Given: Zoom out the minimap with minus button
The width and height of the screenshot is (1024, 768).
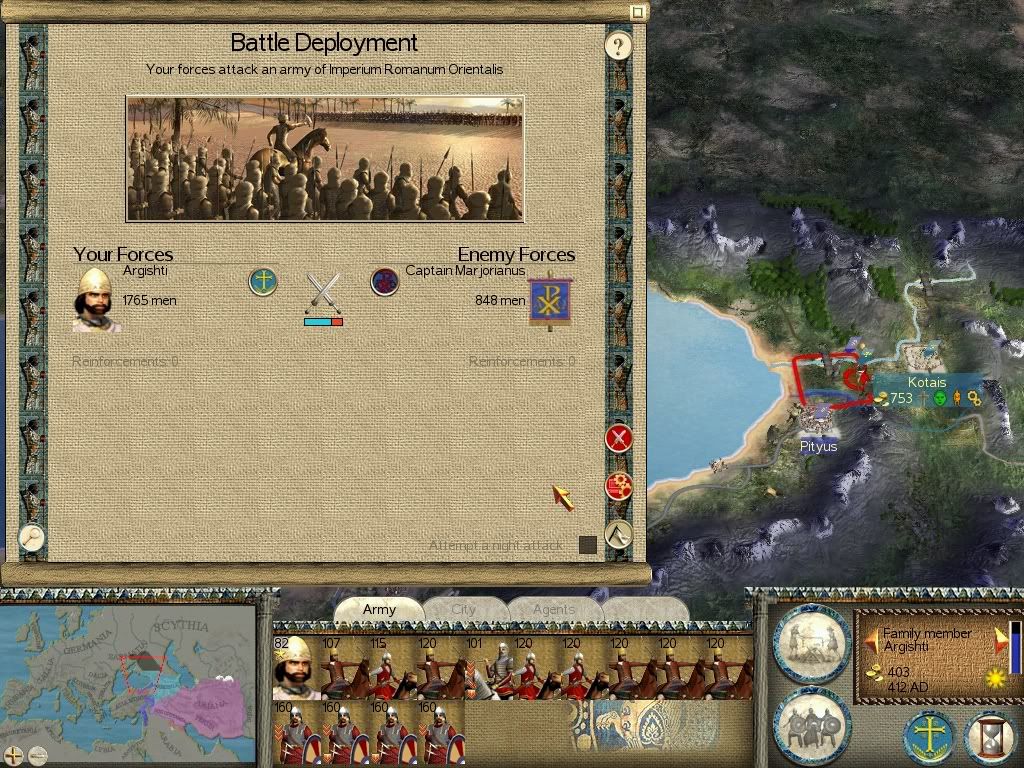Looking at the screenshot, I should [37, 755].
